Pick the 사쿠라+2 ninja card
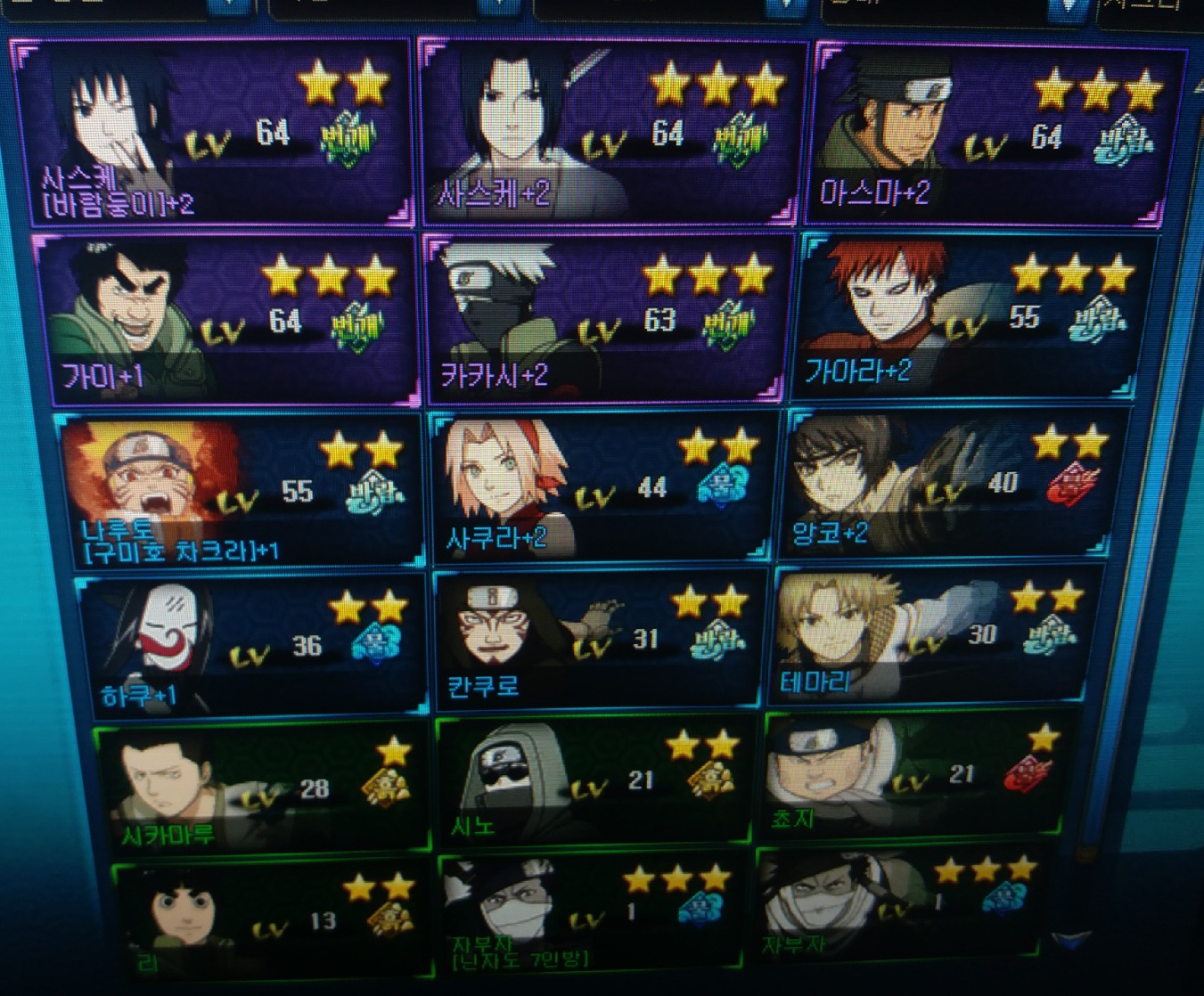 tap(602, 486)
